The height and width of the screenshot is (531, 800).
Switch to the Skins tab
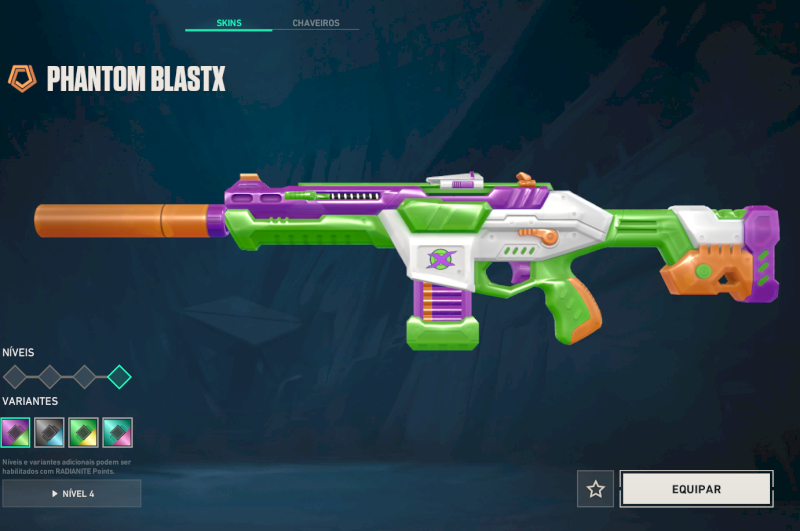tap(228, 22)
